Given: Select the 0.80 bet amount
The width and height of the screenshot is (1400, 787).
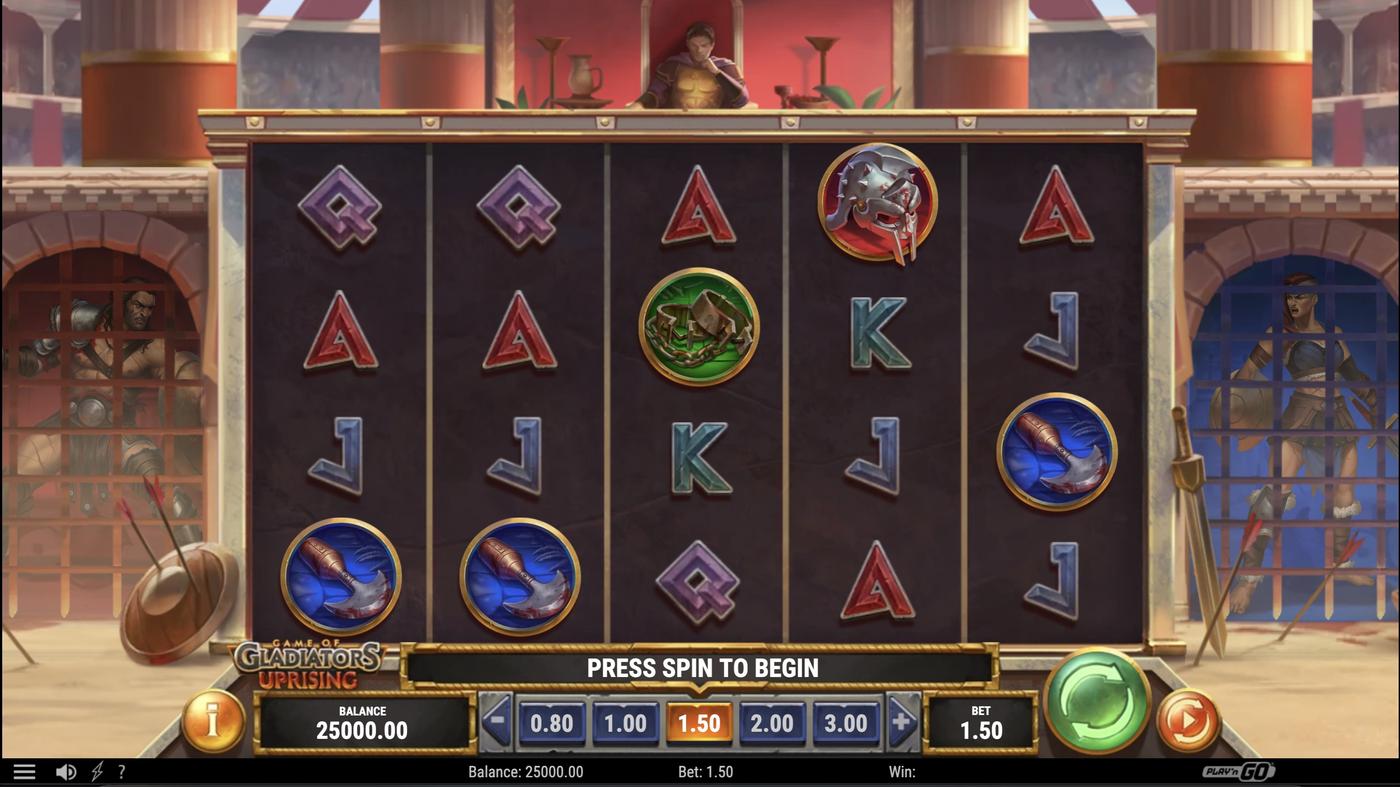Looking at the screenshot, I should 553,722.
